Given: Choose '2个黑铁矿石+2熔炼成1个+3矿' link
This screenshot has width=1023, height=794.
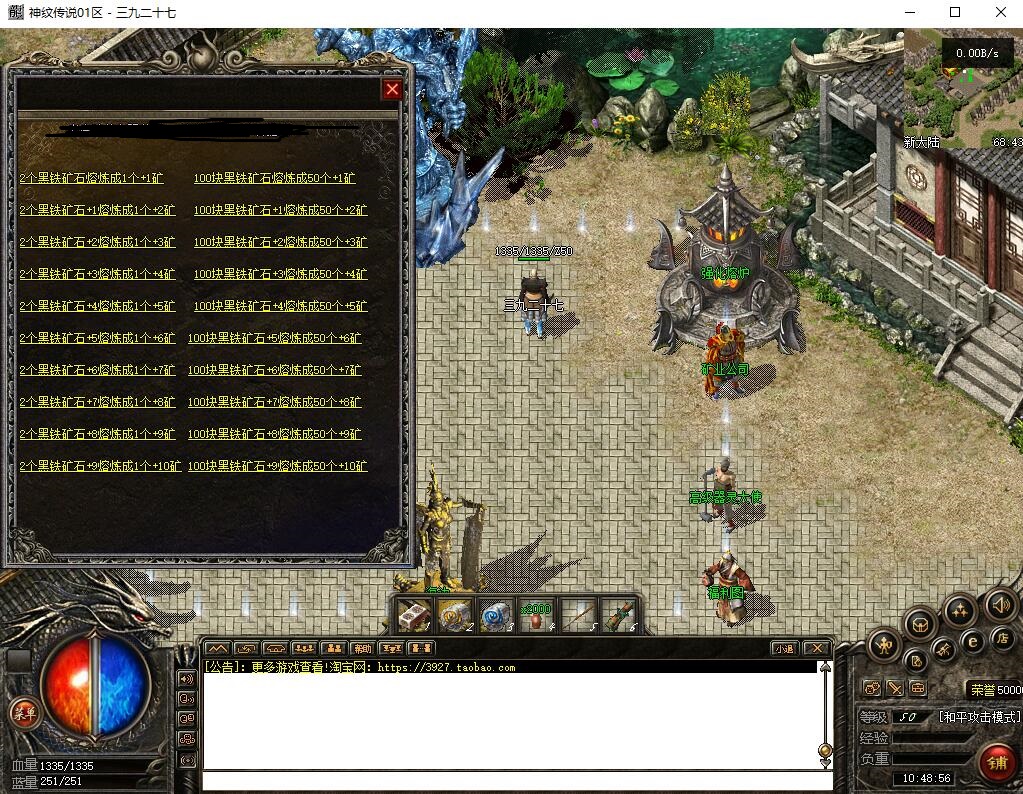Looking at the screenshot, I should [97, 242].
